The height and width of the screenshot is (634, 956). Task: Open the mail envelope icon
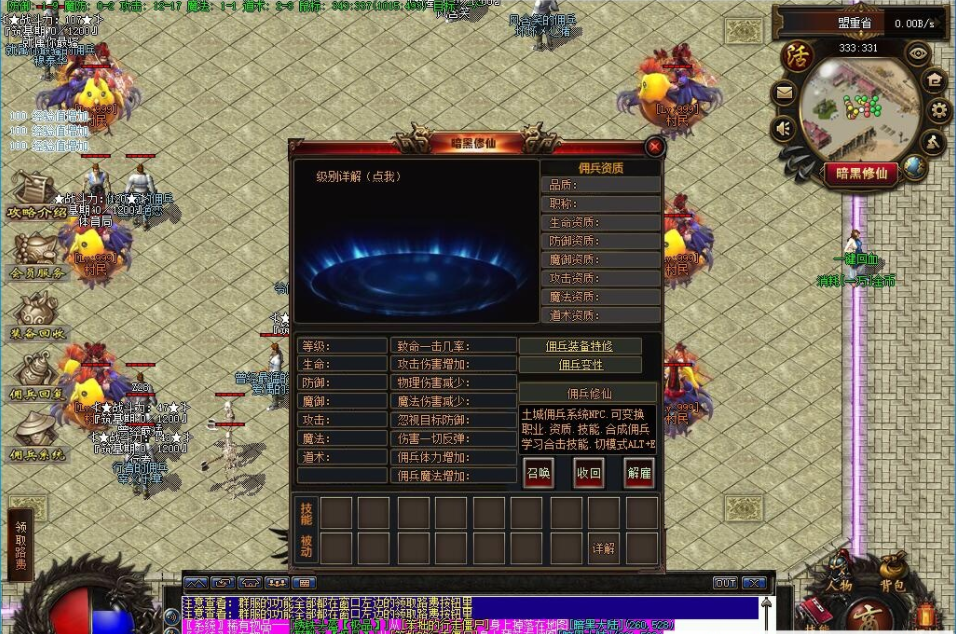pyautogui.click(x=783, y=94)
